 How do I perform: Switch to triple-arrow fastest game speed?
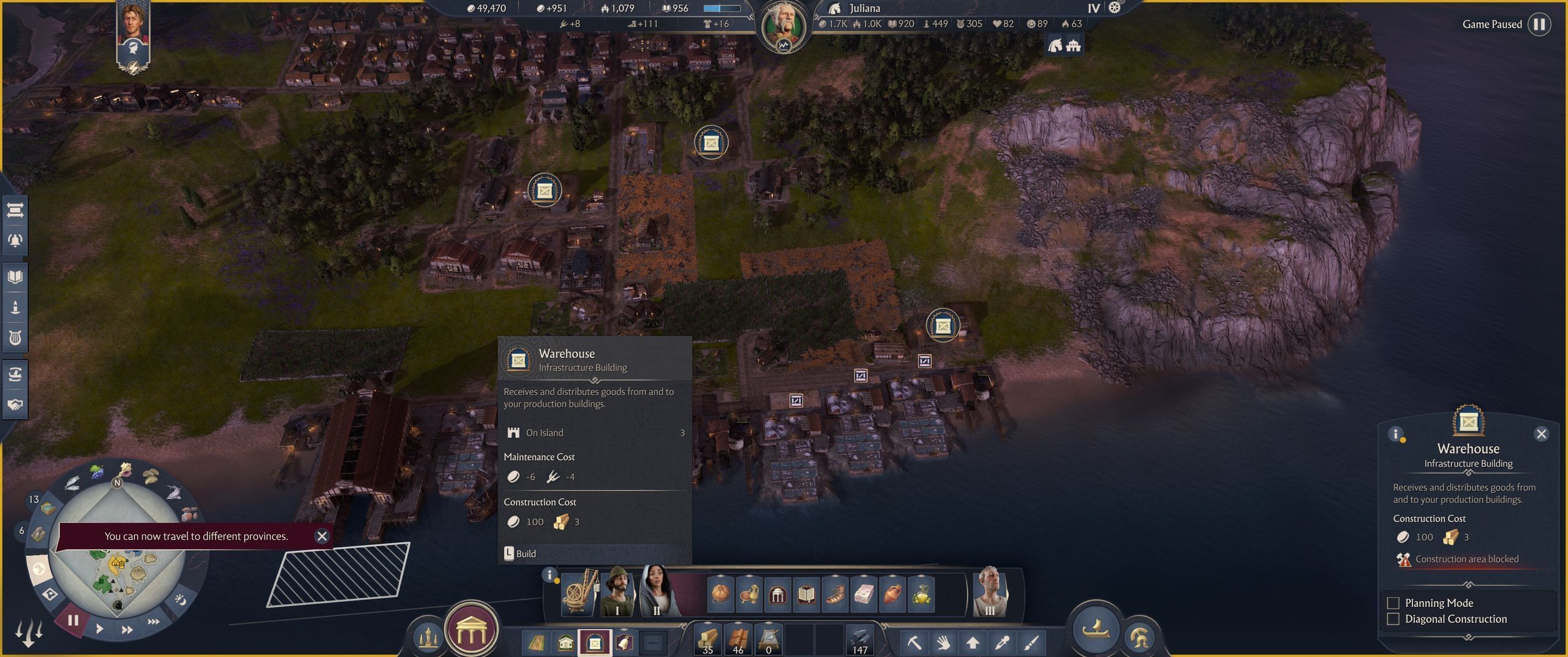pyautogui.click(x=153, y=621)
